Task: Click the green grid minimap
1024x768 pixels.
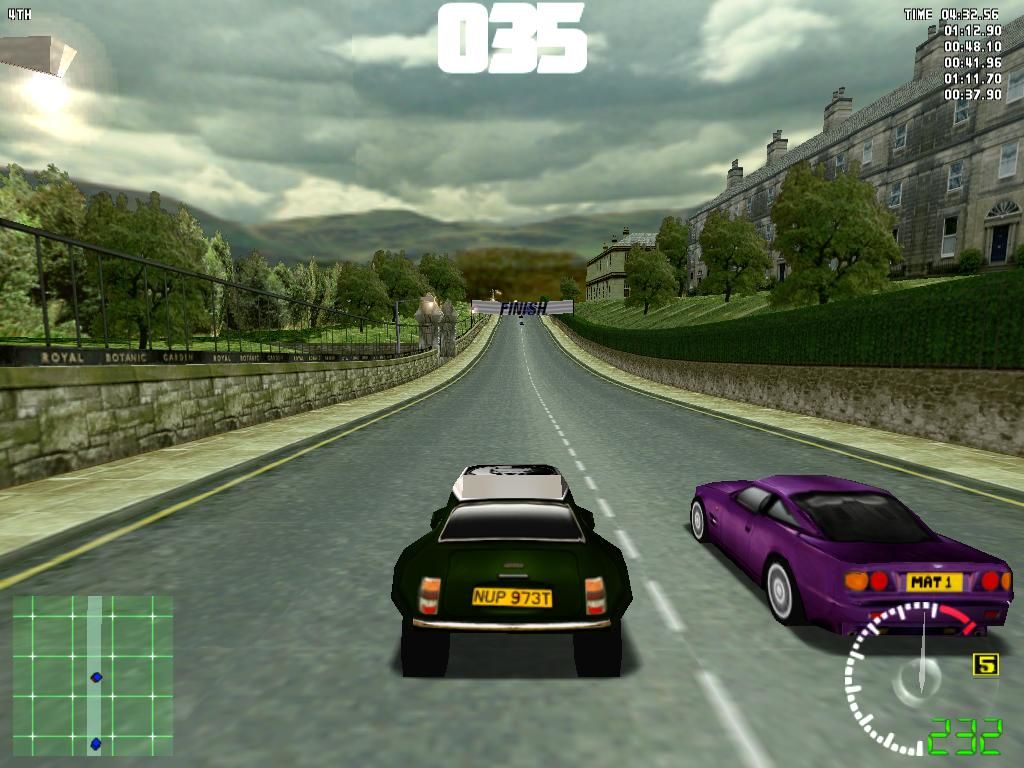Action: coord(92,675)
